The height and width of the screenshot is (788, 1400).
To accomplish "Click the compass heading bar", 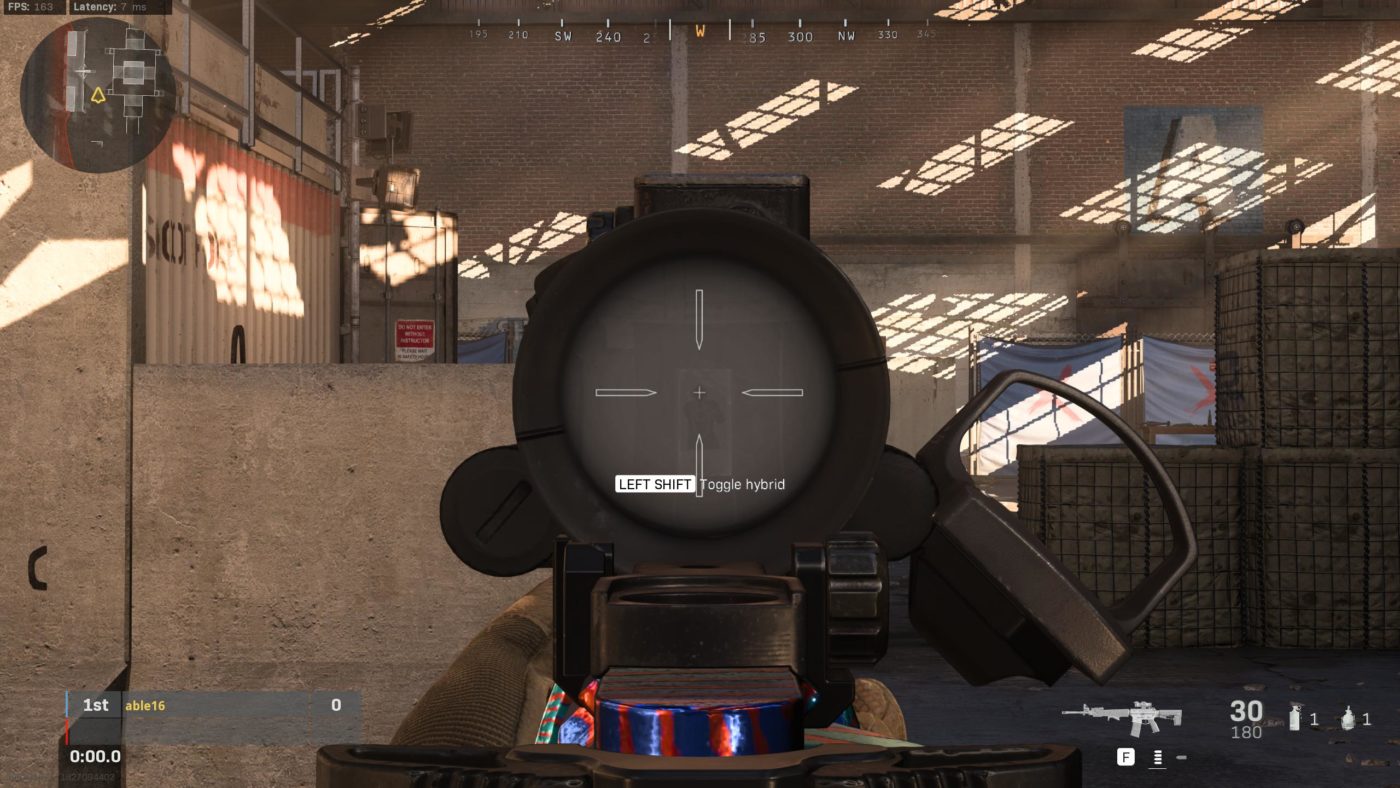I will click(x=700, y=34).
